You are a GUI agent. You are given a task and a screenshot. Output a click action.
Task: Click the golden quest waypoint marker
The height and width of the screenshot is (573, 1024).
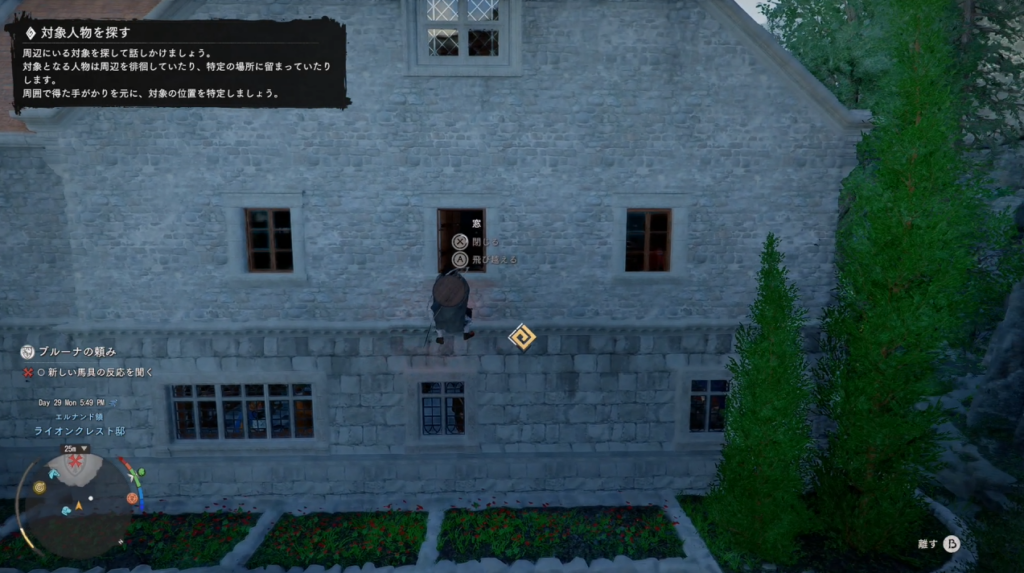521,337
